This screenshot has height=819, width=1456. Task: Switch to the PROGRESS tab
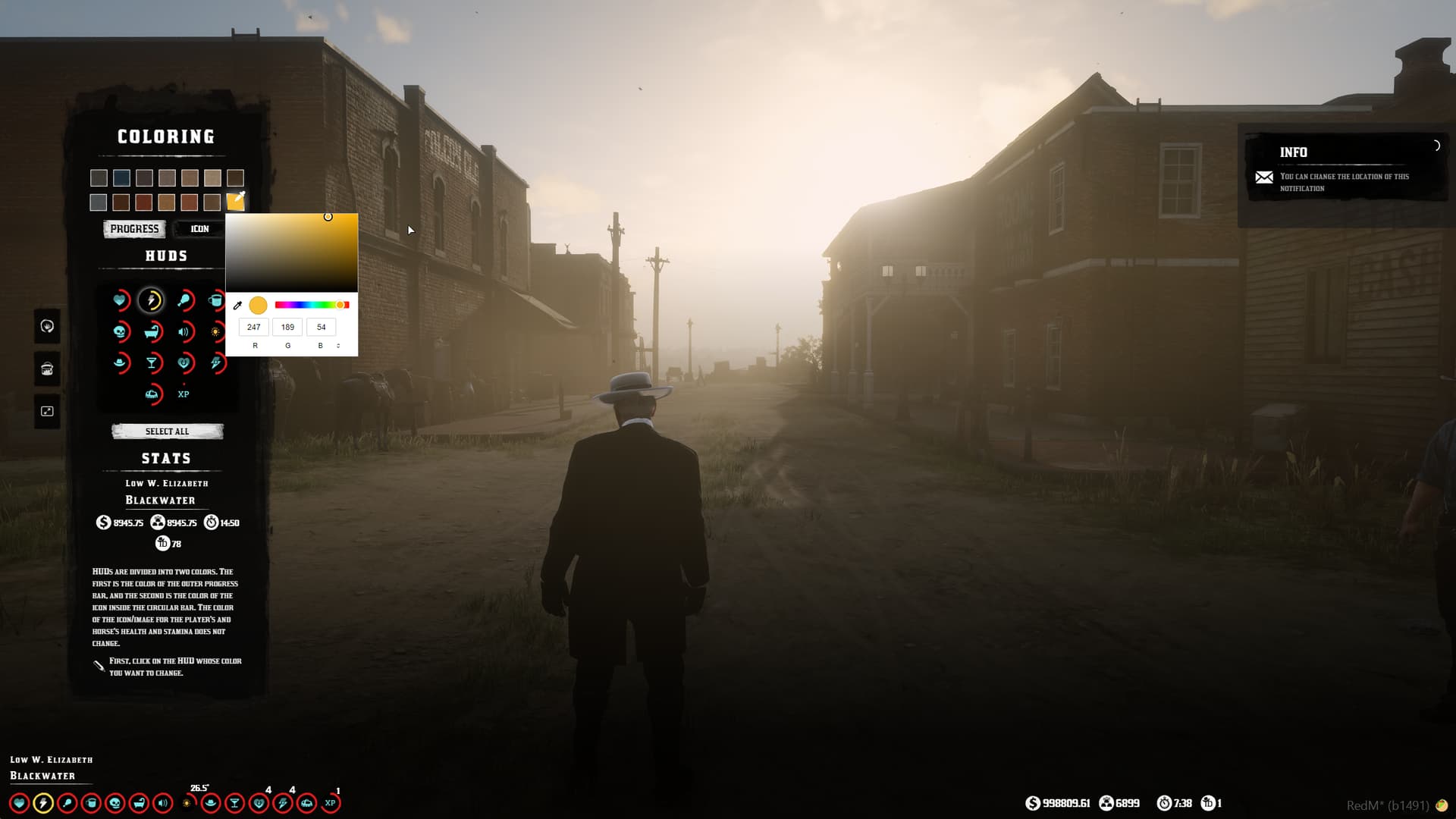click(x=133, y=228)
